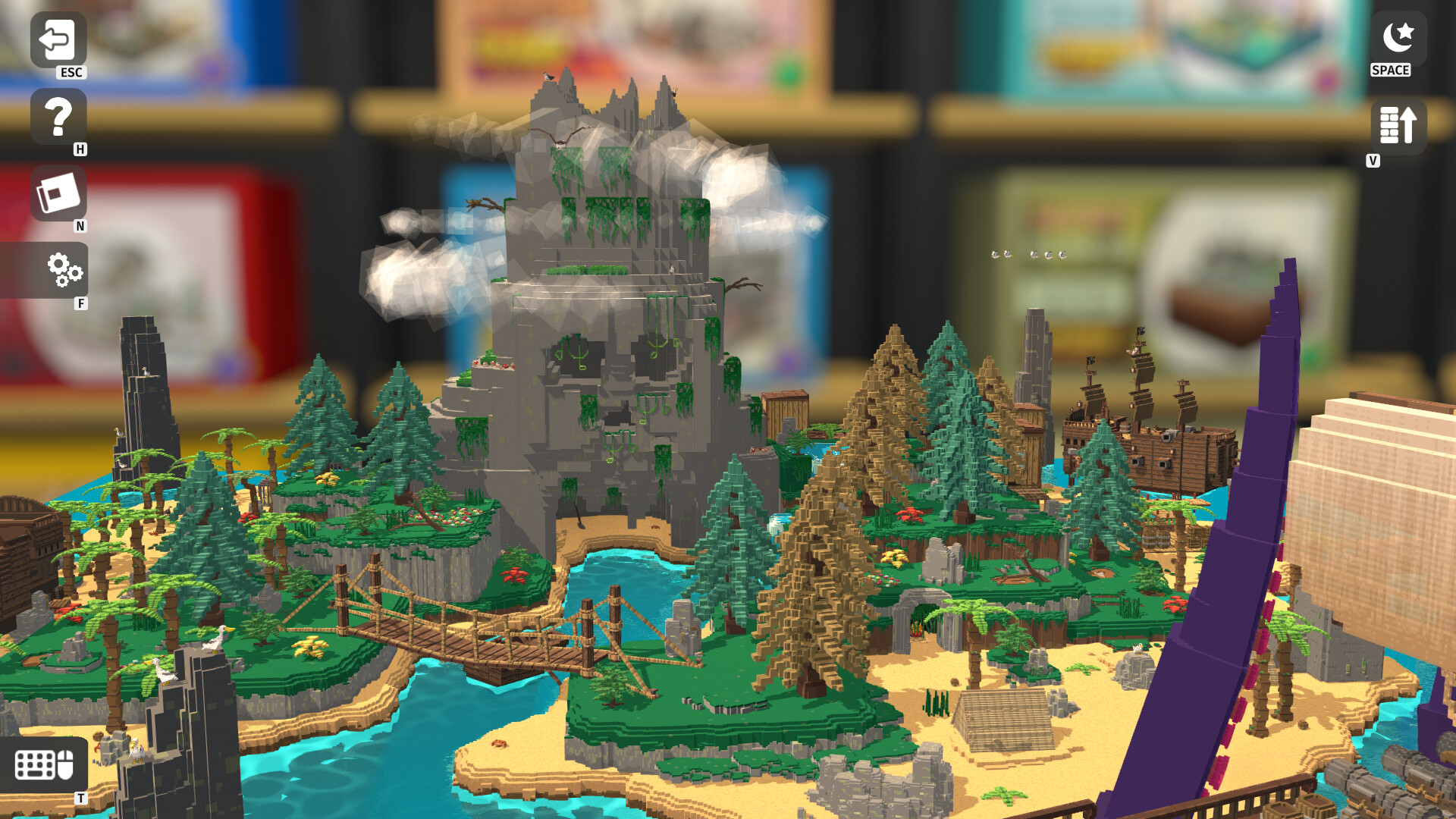Click the V shortcut label below the stack icon

(1372, 161)
